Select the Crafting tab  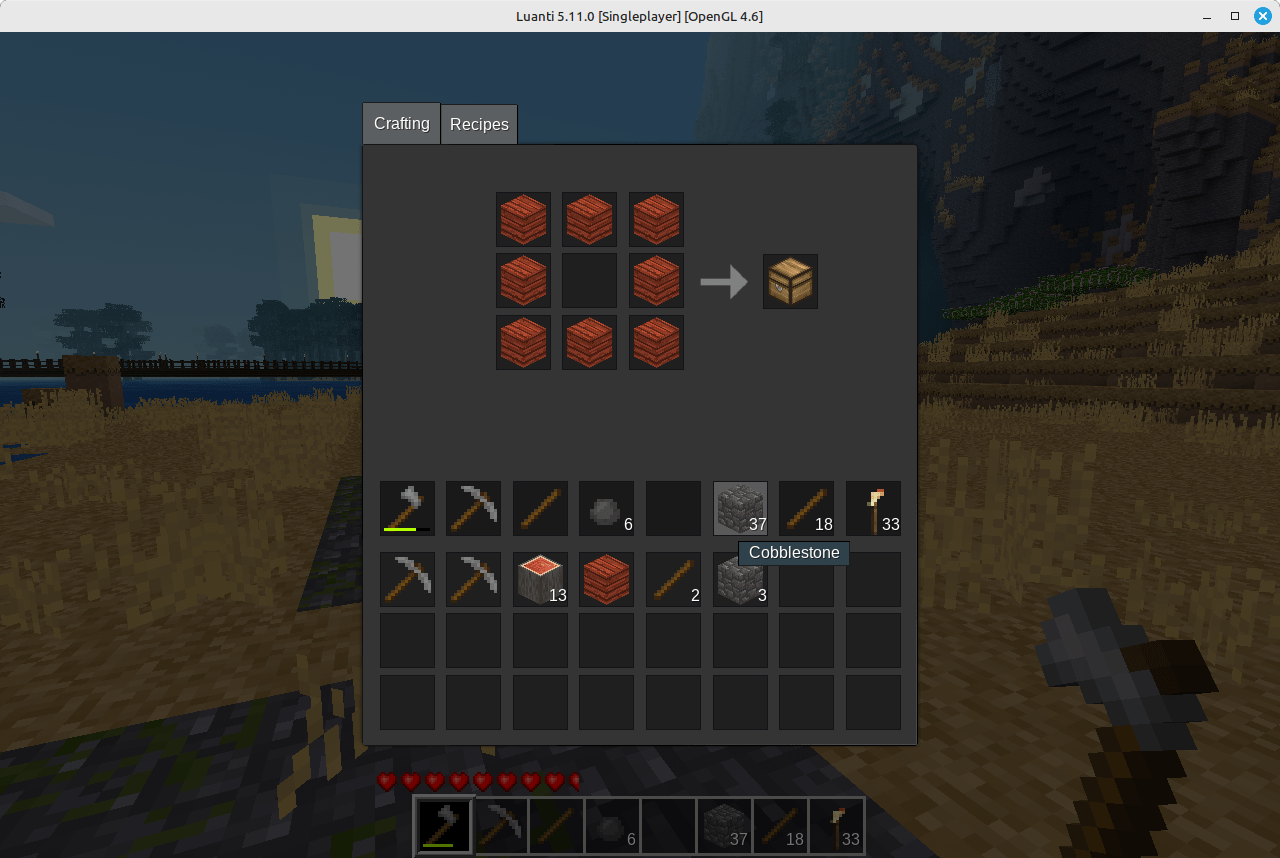400,123
